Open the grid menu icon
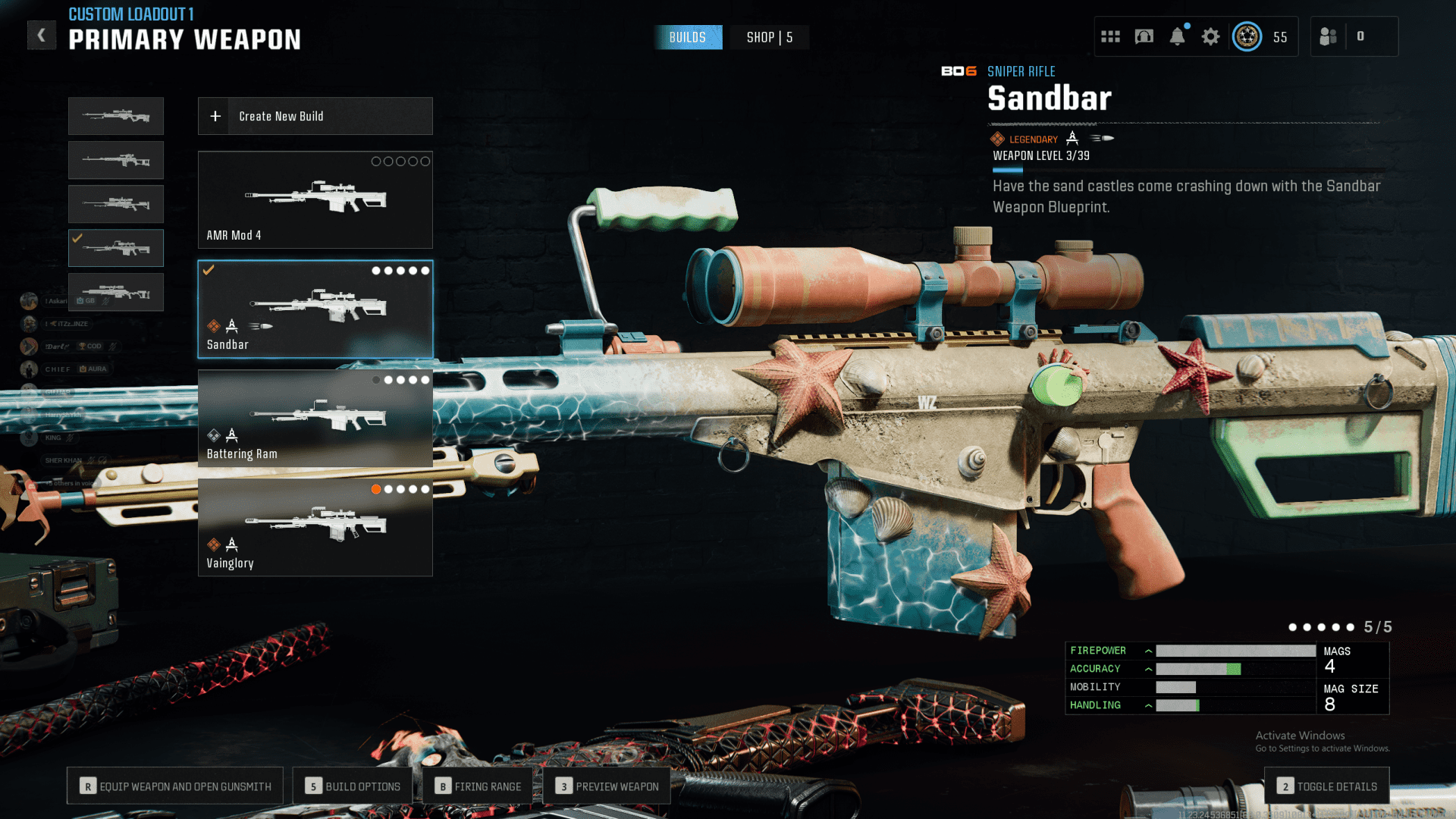This screenshot has height=819, width=1456. (x=1110, y=36)
